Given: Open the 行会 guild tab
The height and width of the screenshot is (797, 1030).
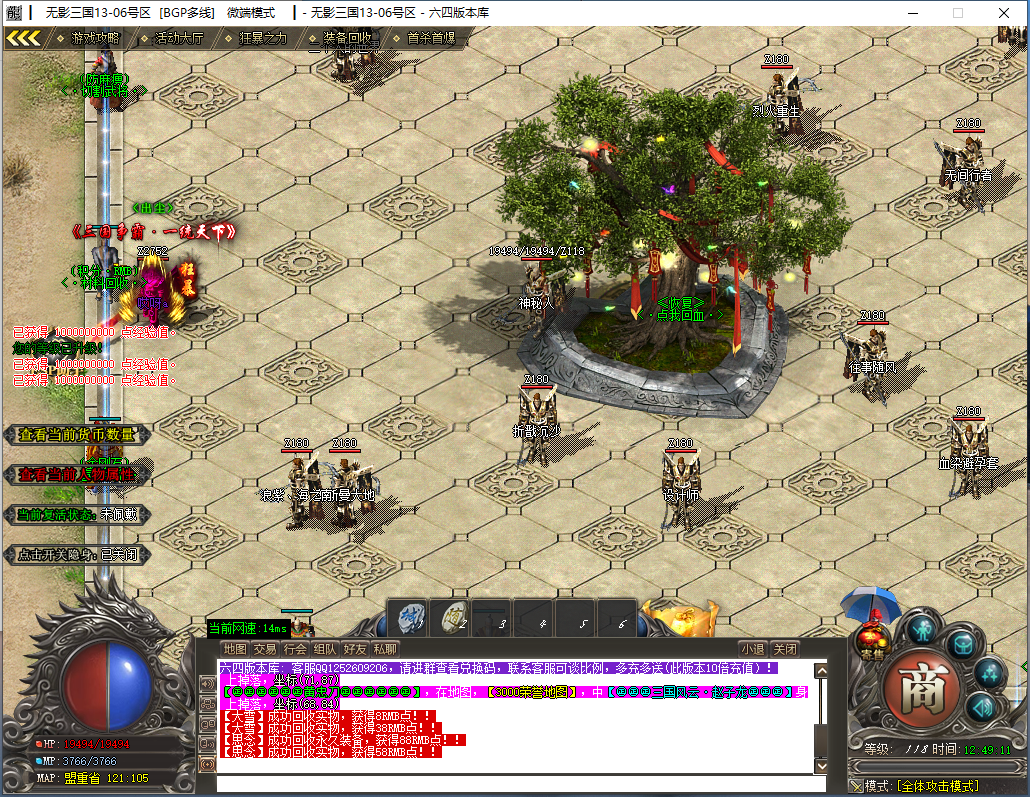Looking at the screenshot, I should tap(295, 649).
